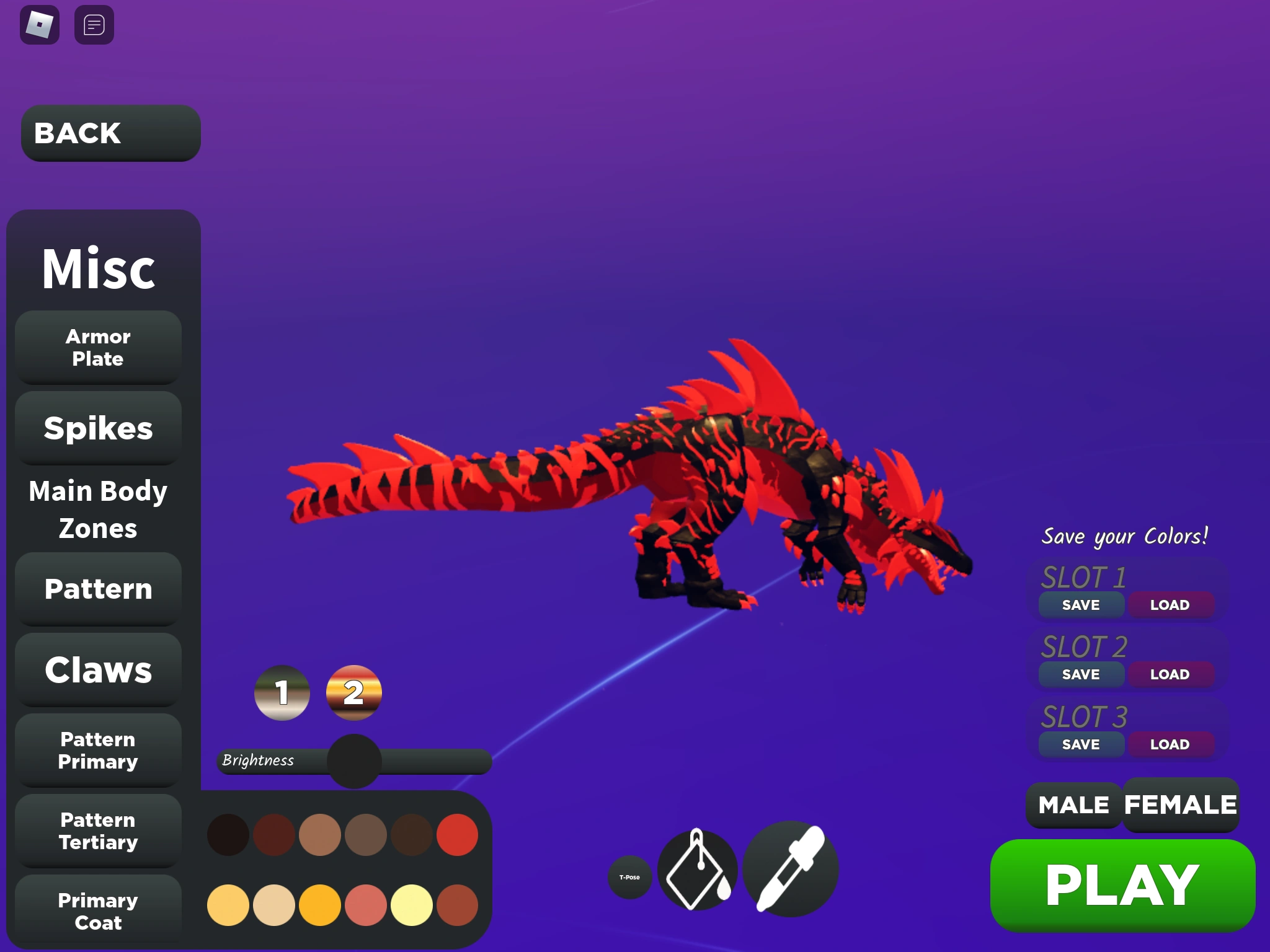Screen dimensions: 1270x952
Task: Pick the bright red color swatch
Action: tap(457, 835)
